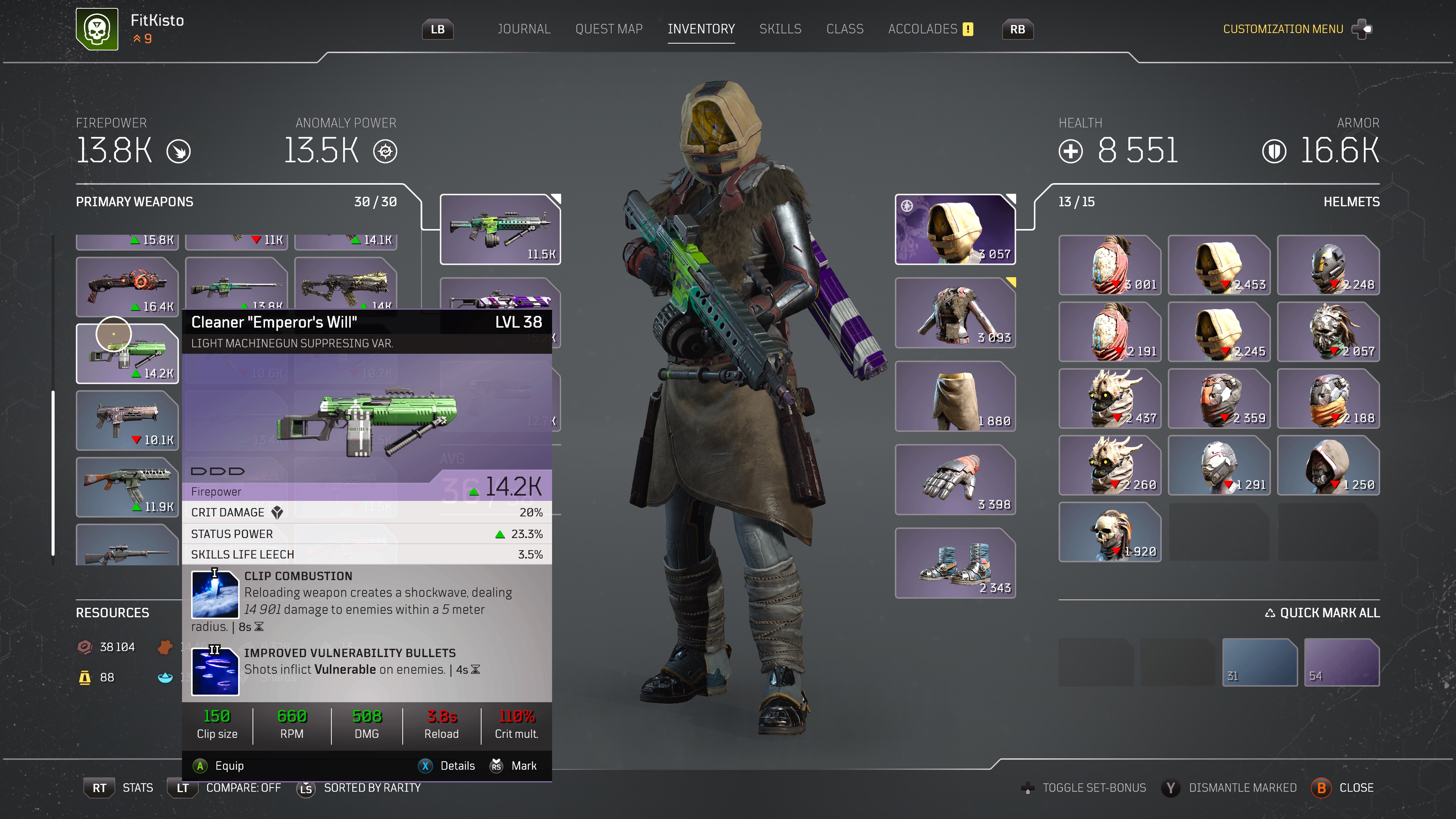This screenshot has height=819, width=1456.
Task: Choose the 3 001 red-wrapped helmet
Action: [1109, 265]
